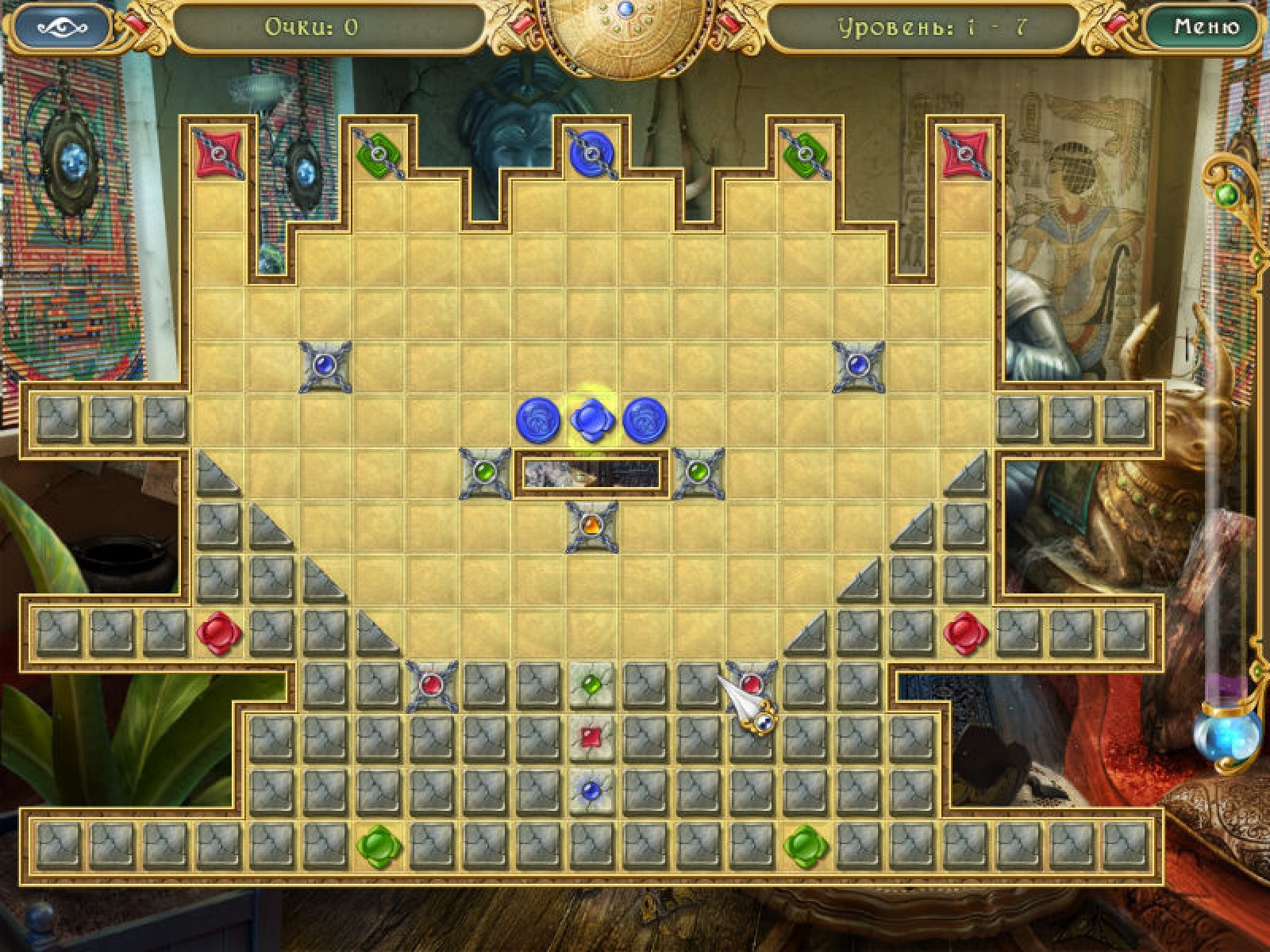Select the chained red piece in the top-right corner
The image size is (1270, 952).
point(965,152)
